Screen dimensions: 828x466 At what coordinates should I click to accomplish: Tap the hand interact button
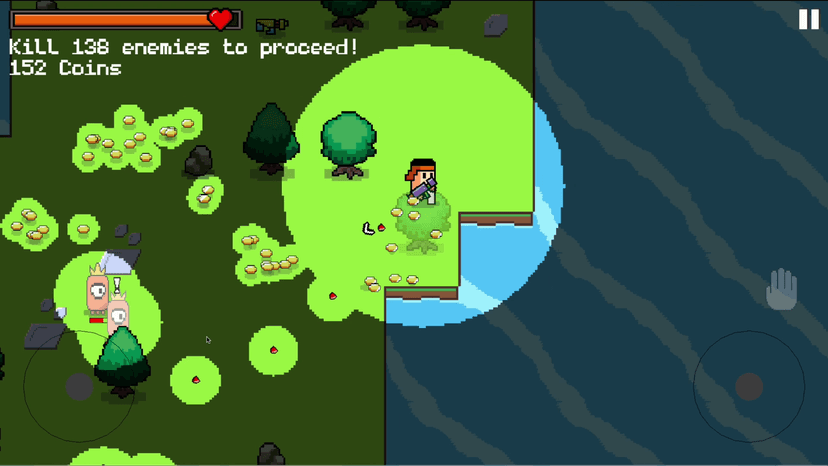click(781, 290)
